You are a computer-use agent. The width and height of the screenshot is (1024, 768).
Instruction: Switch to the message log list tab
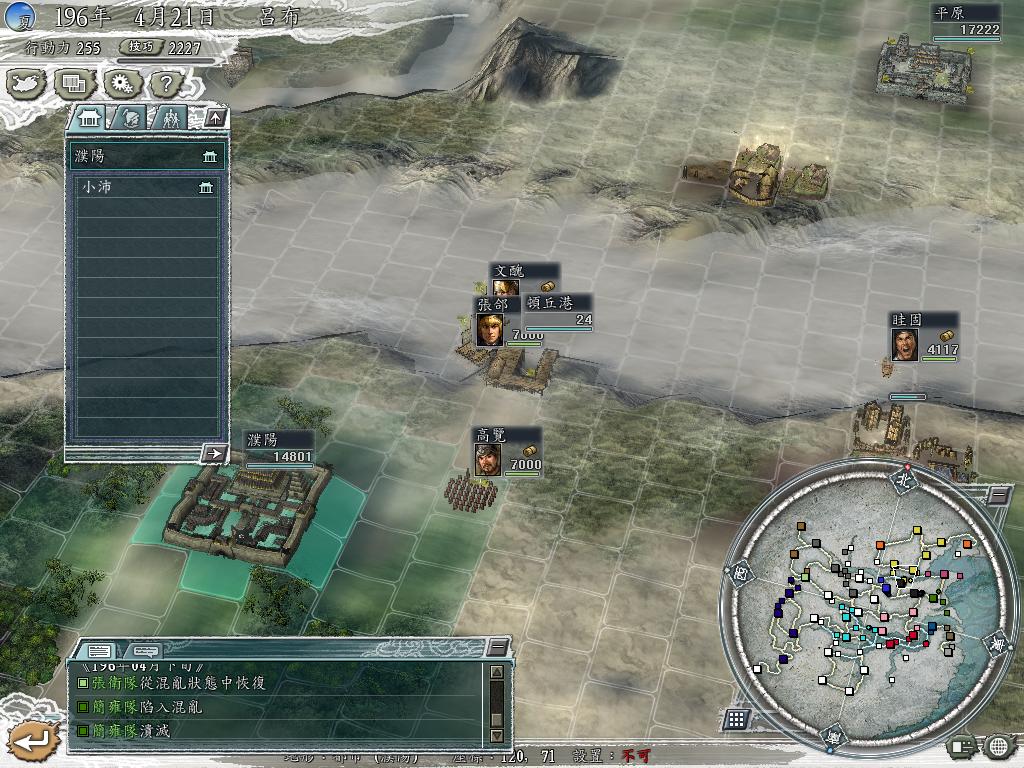102,650
